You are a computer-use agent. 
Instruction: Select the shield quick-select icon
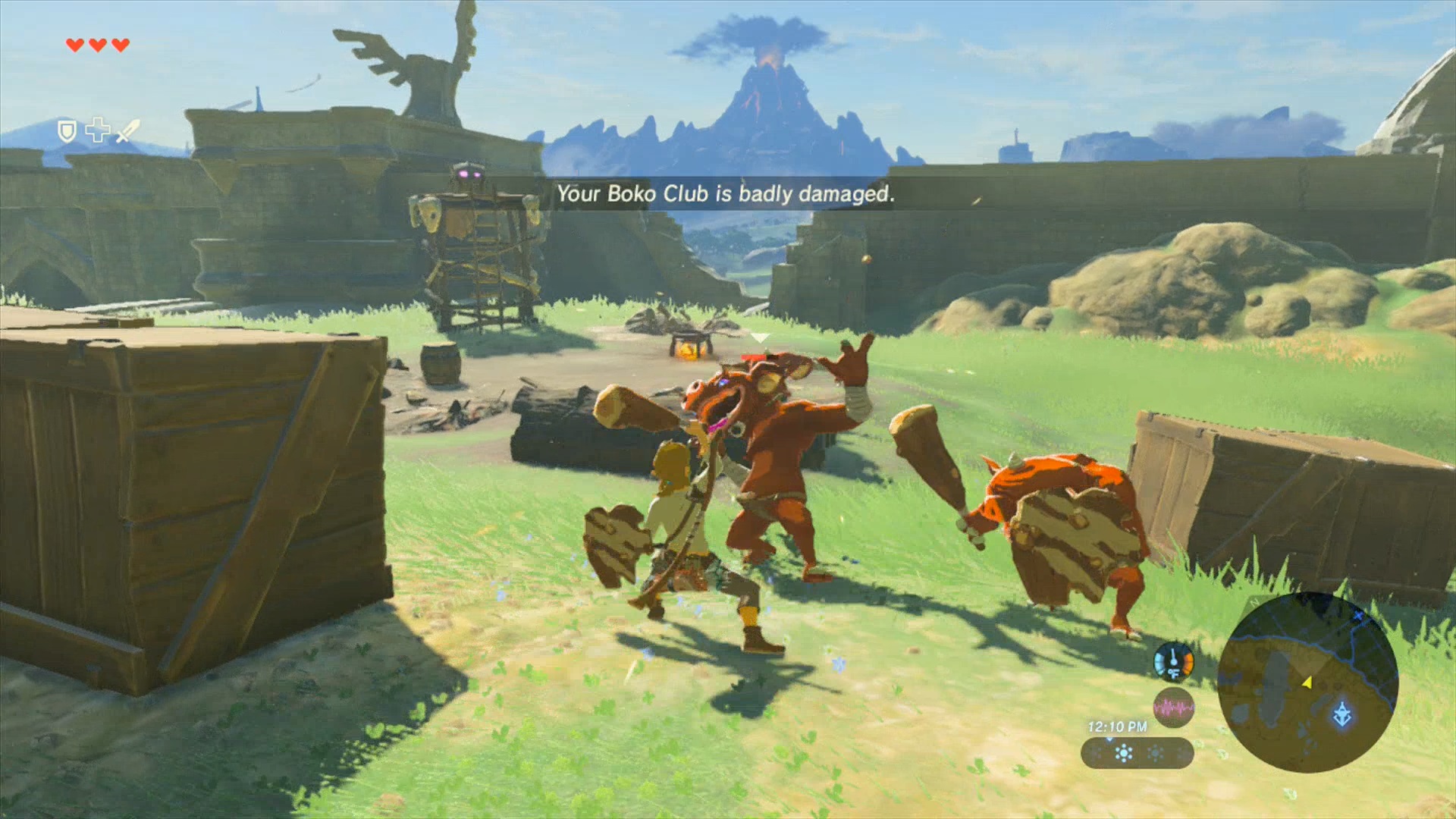coord(67,132)
